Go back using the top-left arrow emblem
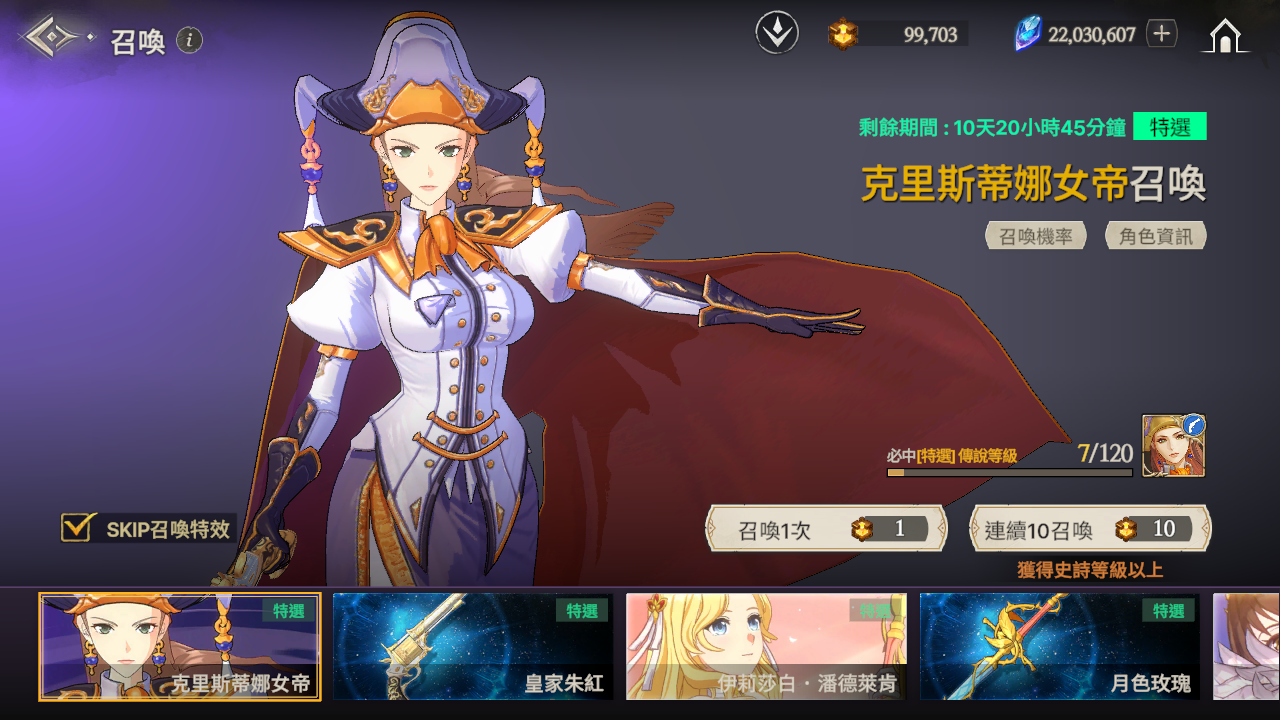1280x720 pixels. click(x=54, y=38)
